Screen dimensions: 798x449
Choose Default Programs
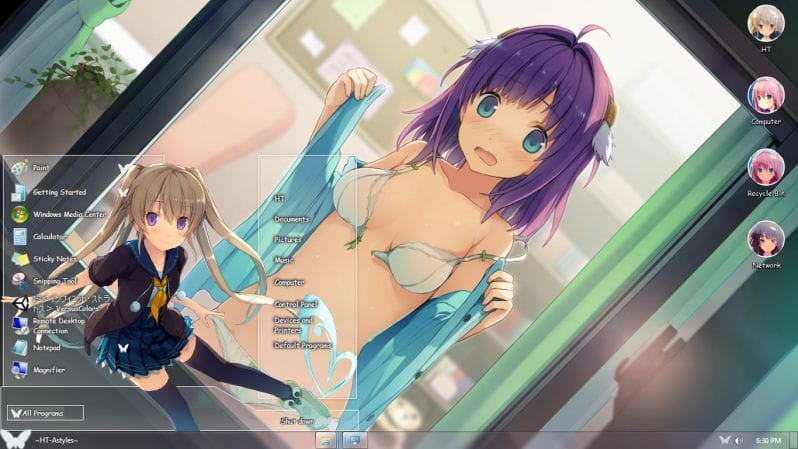300,345
